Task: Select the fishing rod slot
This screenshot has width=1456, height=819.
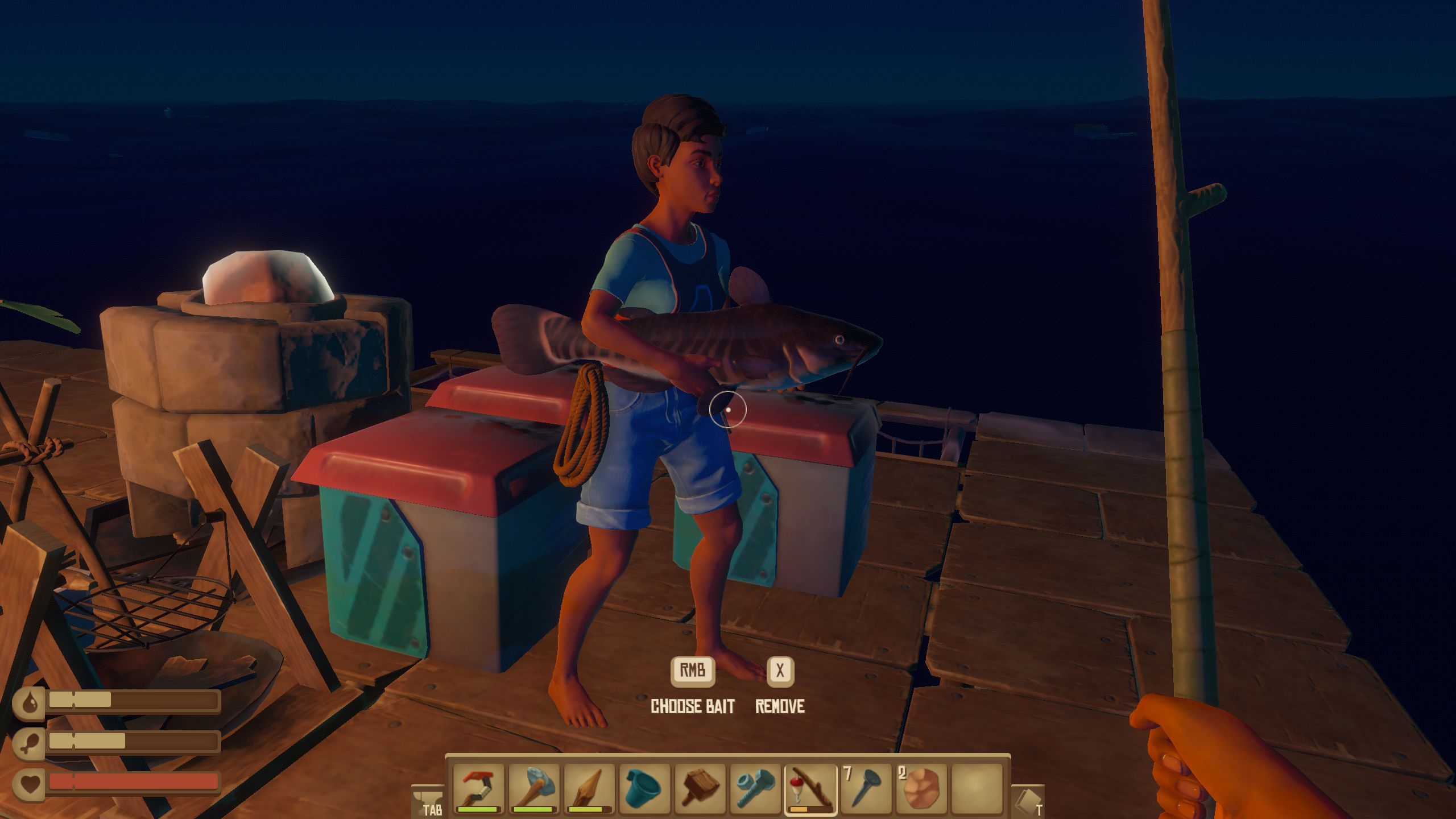Action: (x=810, y=789)
